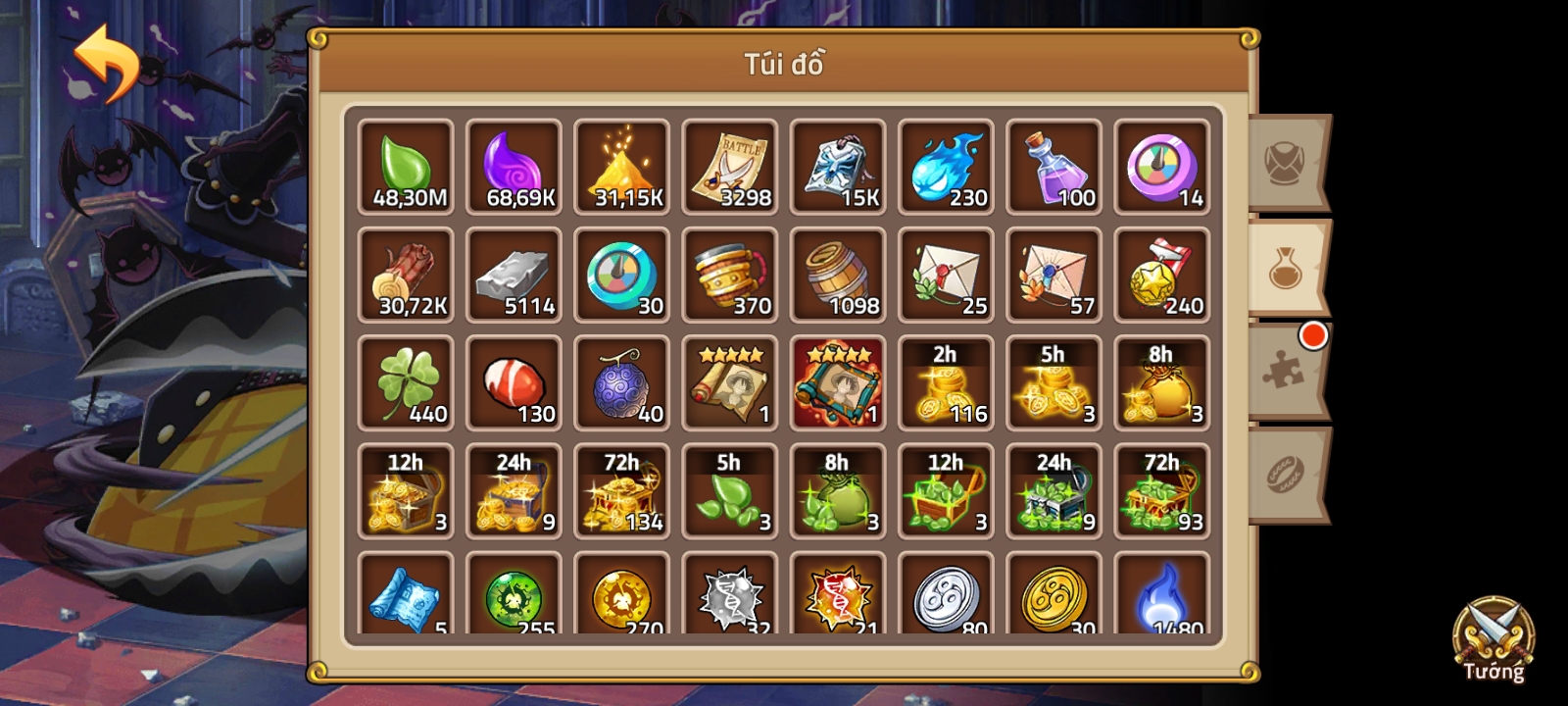The width and height of the screenshot is (1568, 706).
Task: Tap the sealed envelope item showing 25
Action: [x=946, y=275]
